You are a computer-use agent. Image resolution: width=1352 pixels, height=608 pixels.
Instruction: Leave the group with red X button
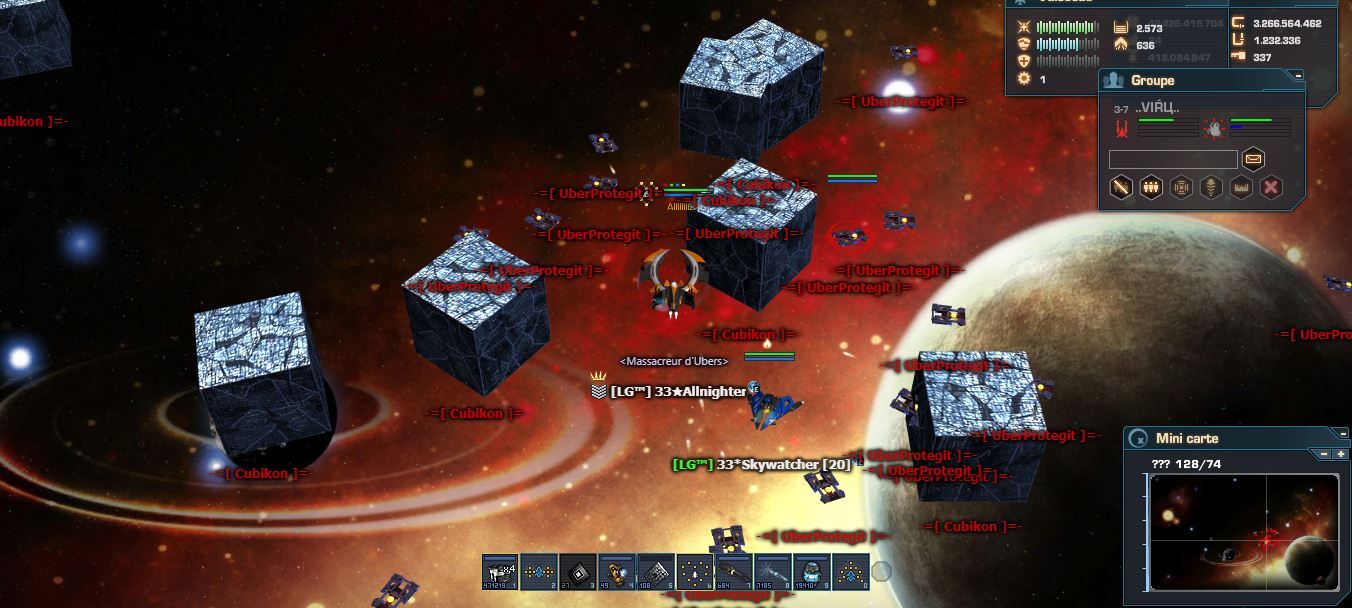tap(1271, 187)
